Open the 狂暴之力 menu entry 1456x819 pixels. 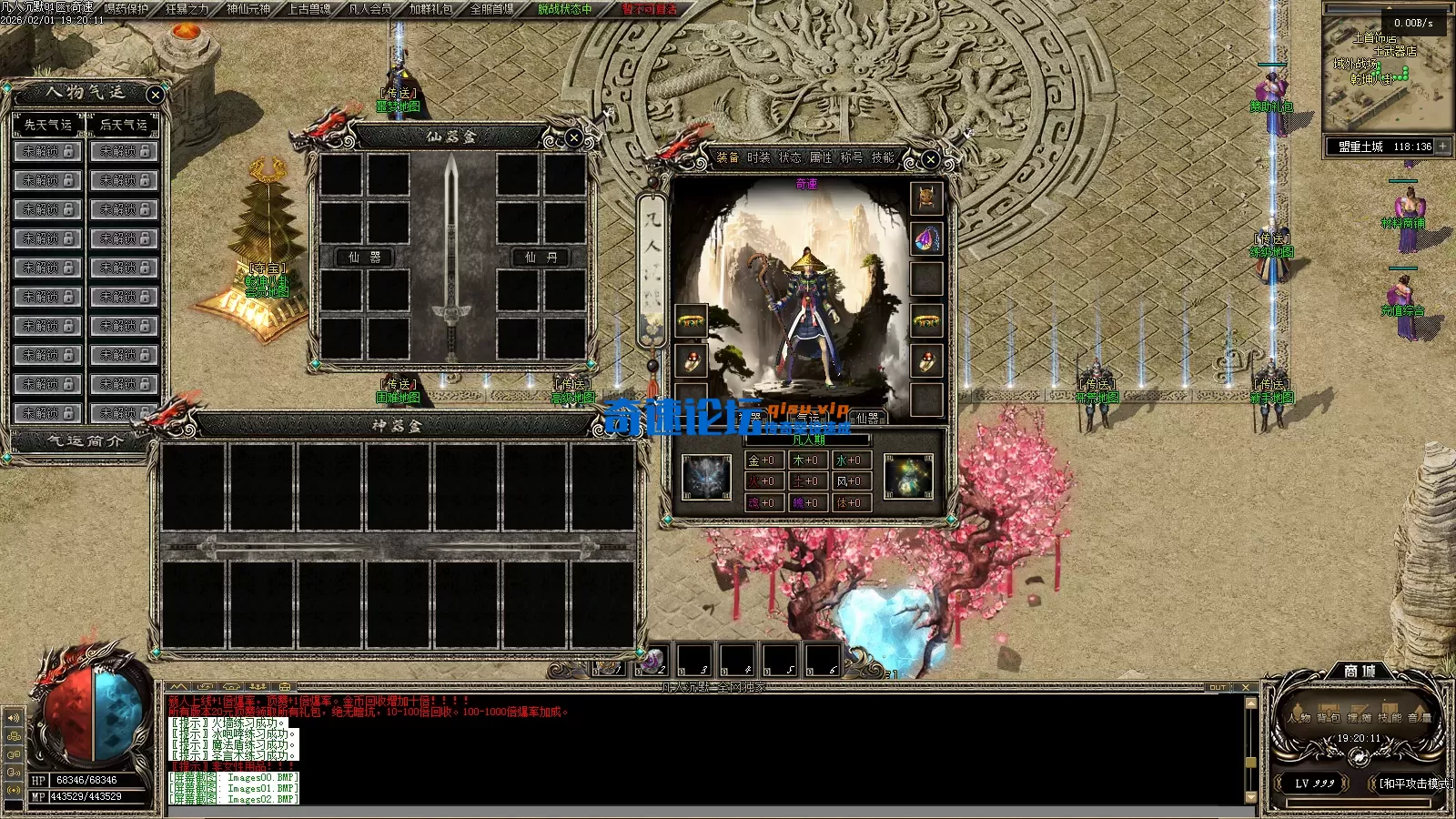(x=187, y=9)
